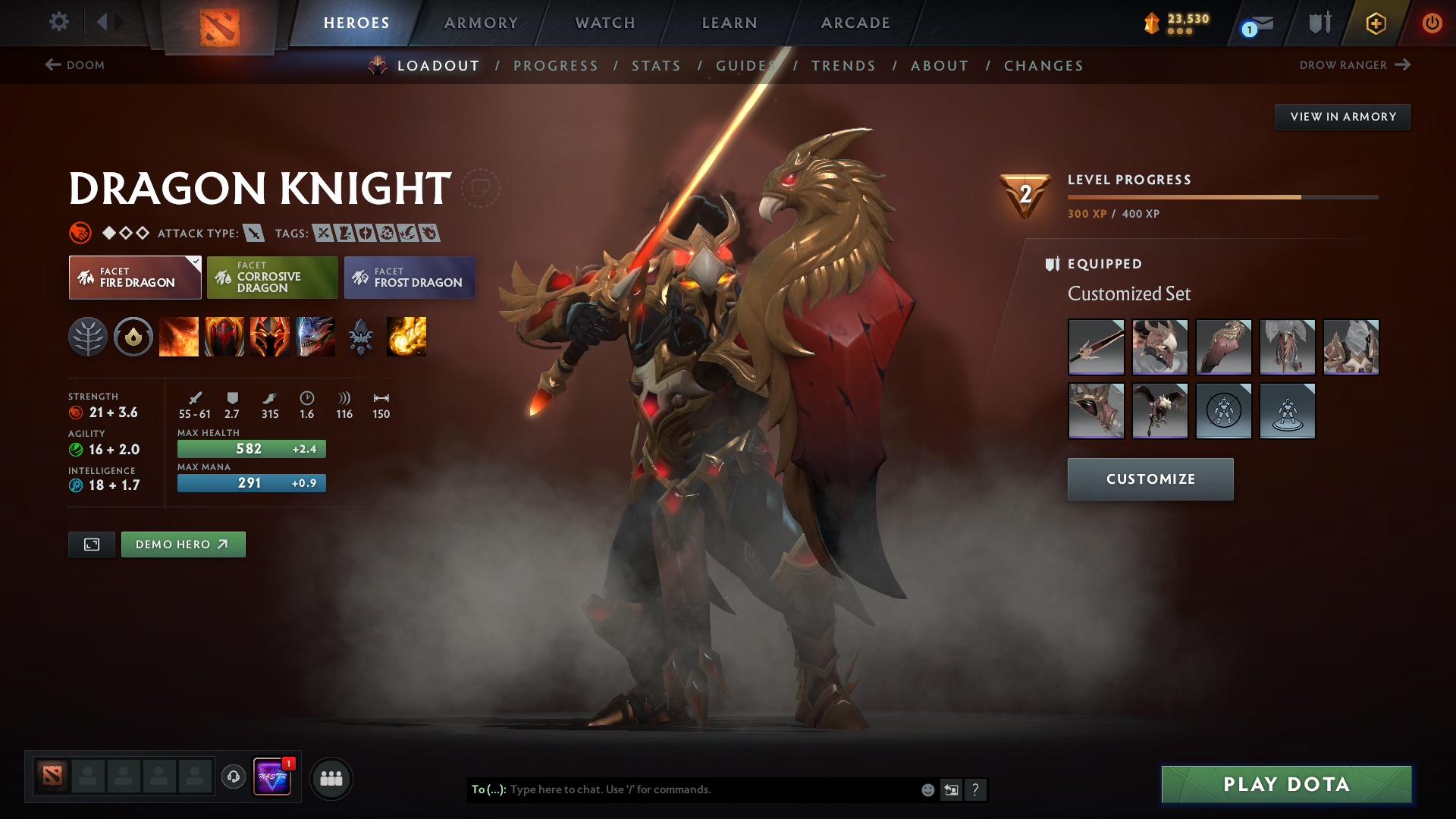Screen dimensions: 1456x819
Task: Open Dragon Knight's talent tree icon
Action: pos(88,337)
